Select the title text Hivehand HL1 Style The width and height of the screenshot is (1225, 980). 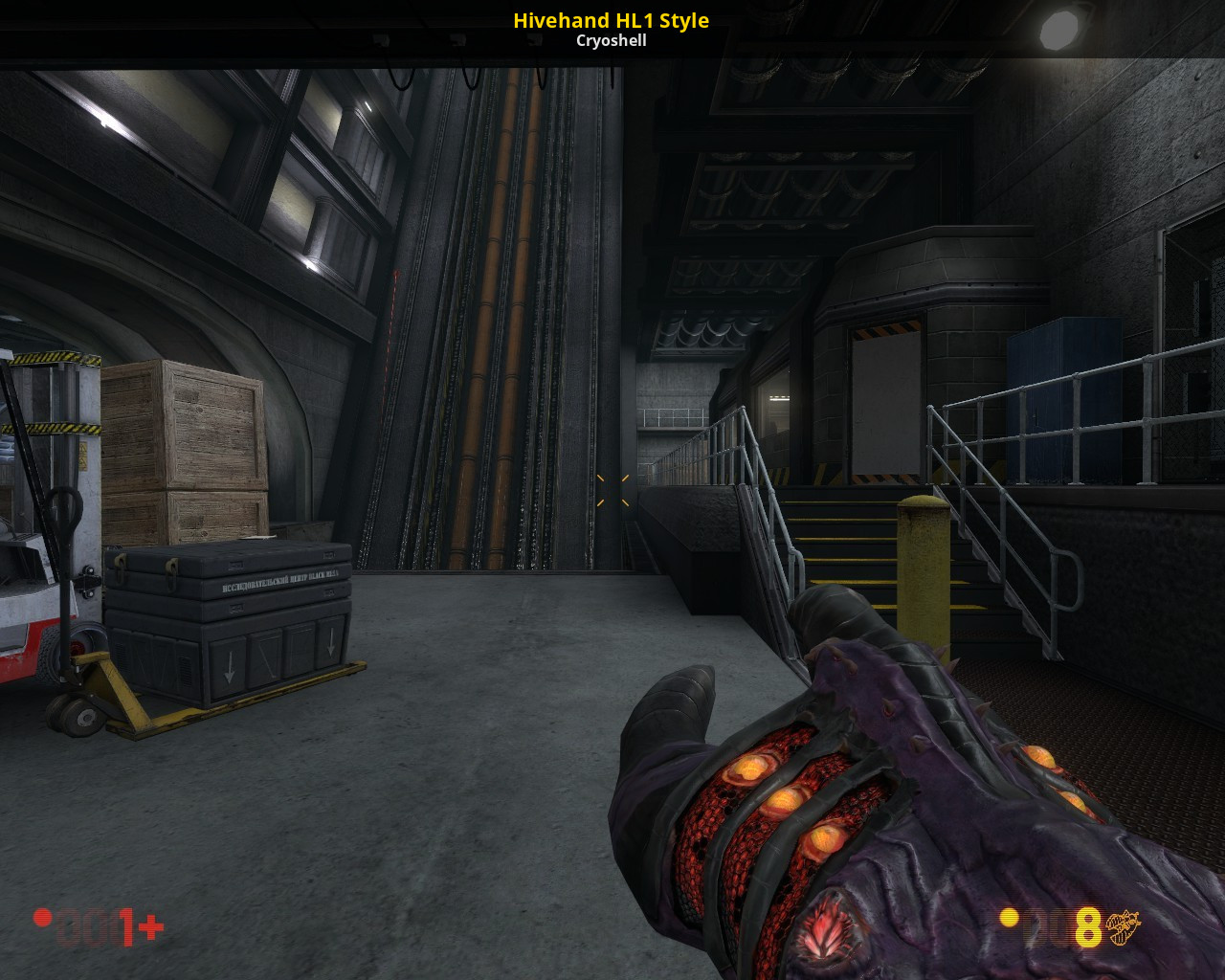(x=611, y=20)
